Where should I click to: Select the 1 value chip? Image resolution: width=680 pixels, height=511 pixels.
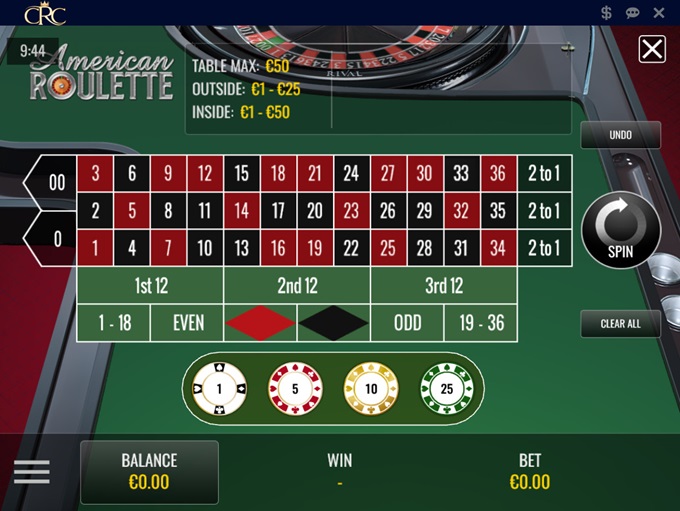(x=218, y=388)
